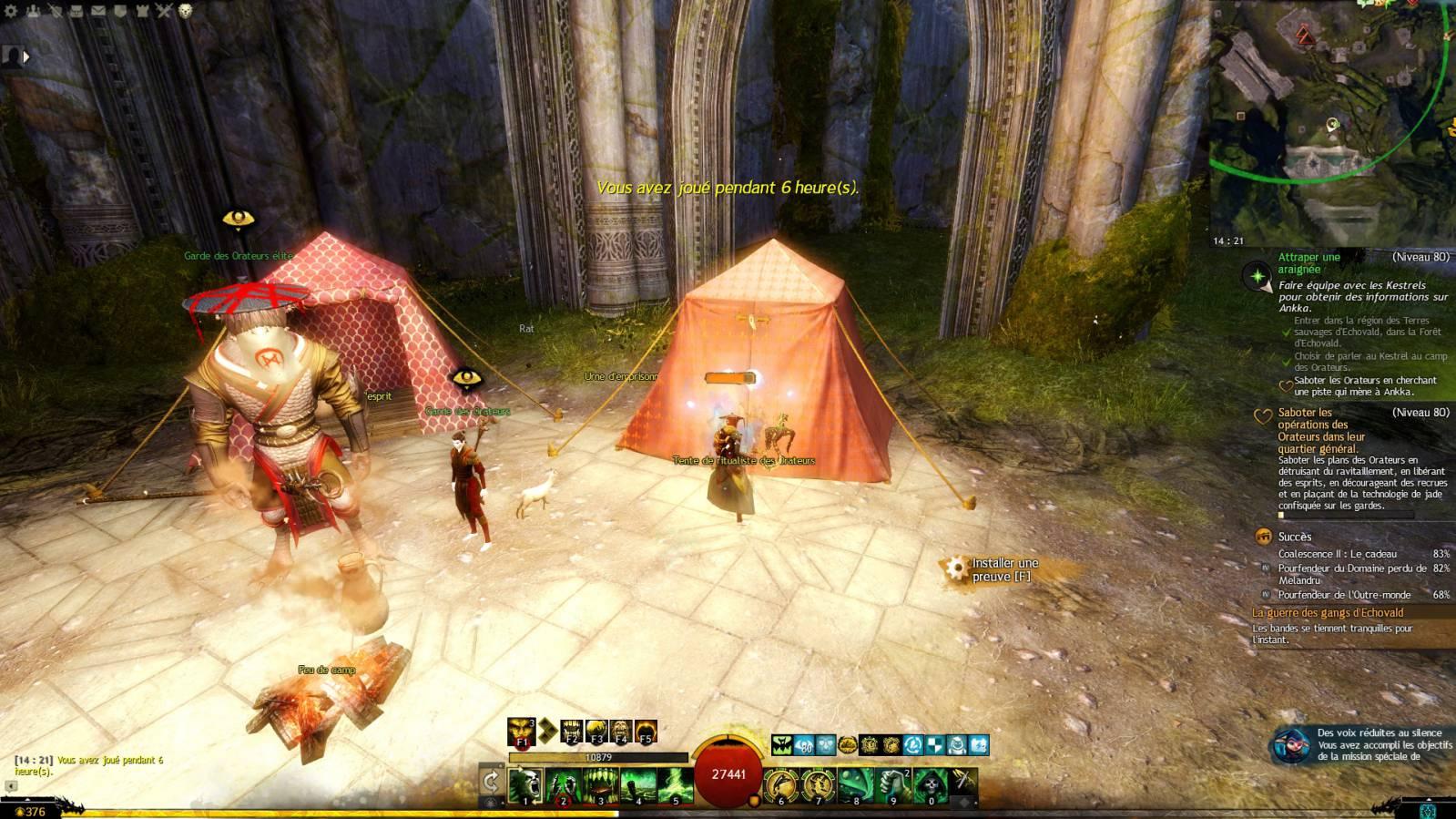Select the 'Attraper une araignée' story objective

pos(1308,262)
